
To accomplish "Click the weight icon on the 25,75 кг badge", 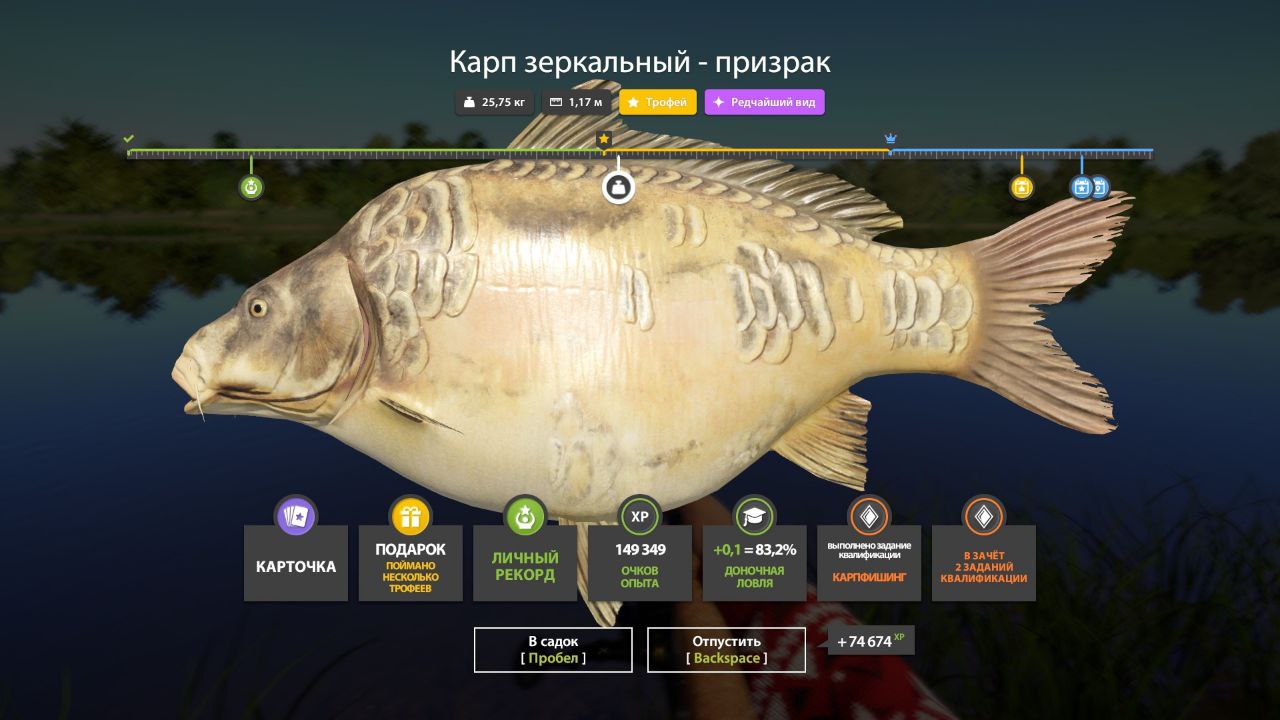I will [467, 101].
